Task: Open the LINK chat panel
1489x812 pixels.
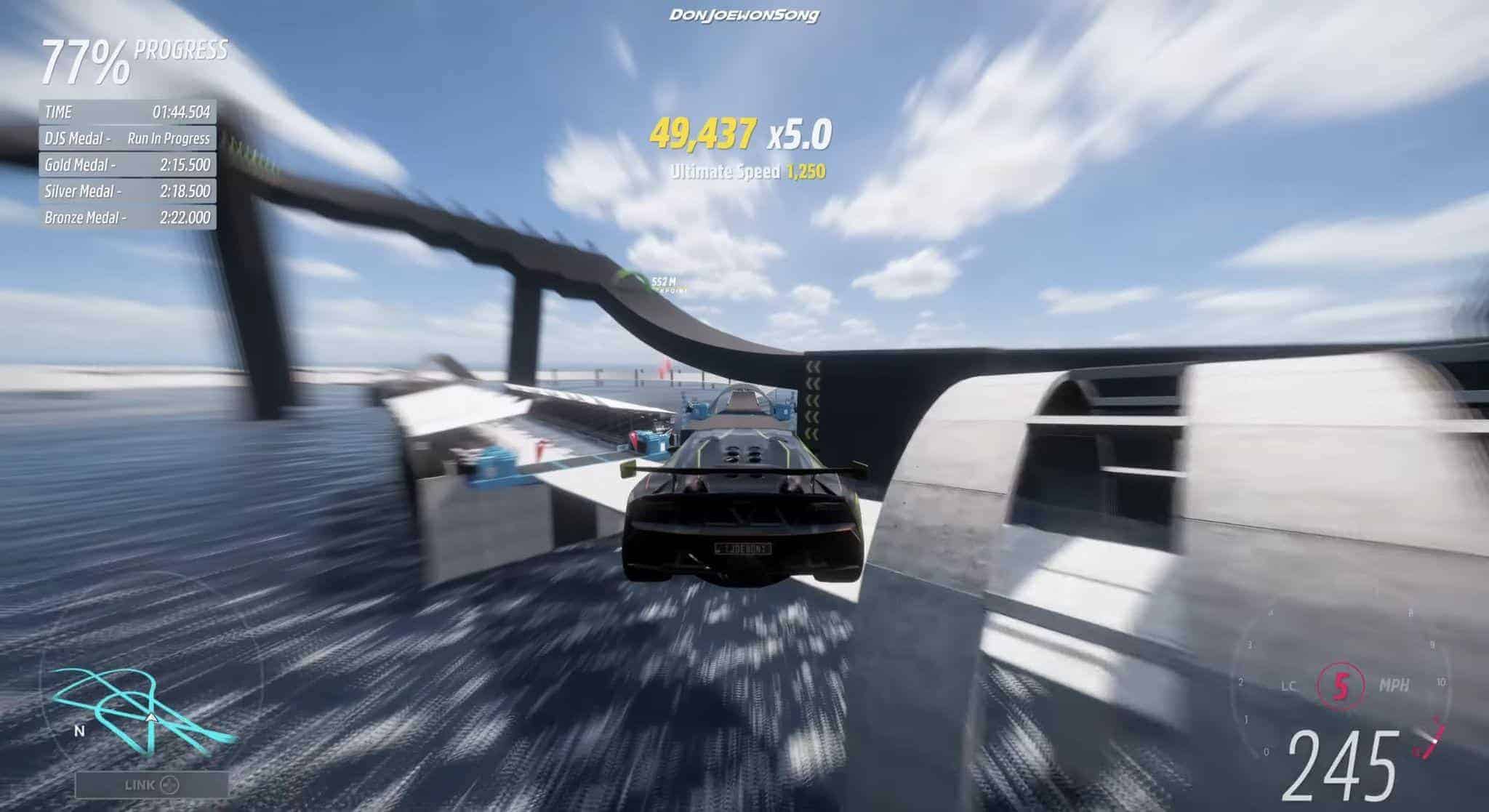Action: 151,785
